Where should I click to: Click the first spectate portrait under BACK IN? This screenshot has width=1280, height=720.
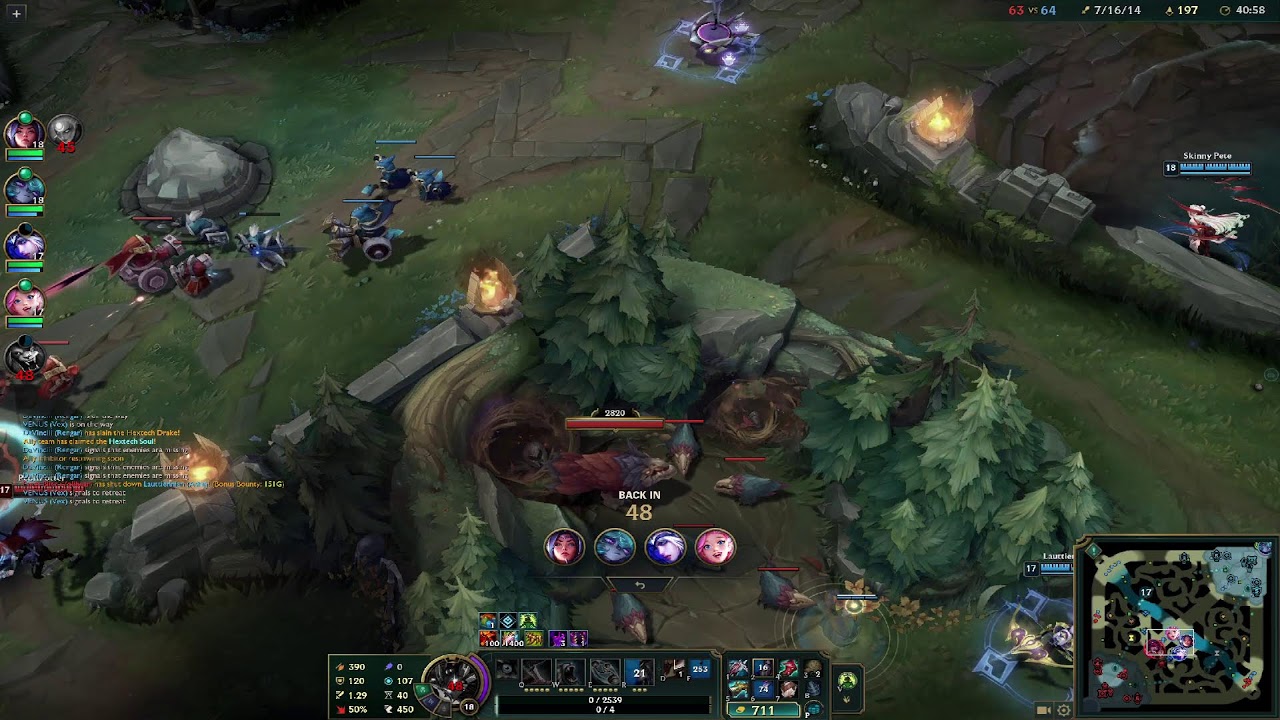pos(565,547)
